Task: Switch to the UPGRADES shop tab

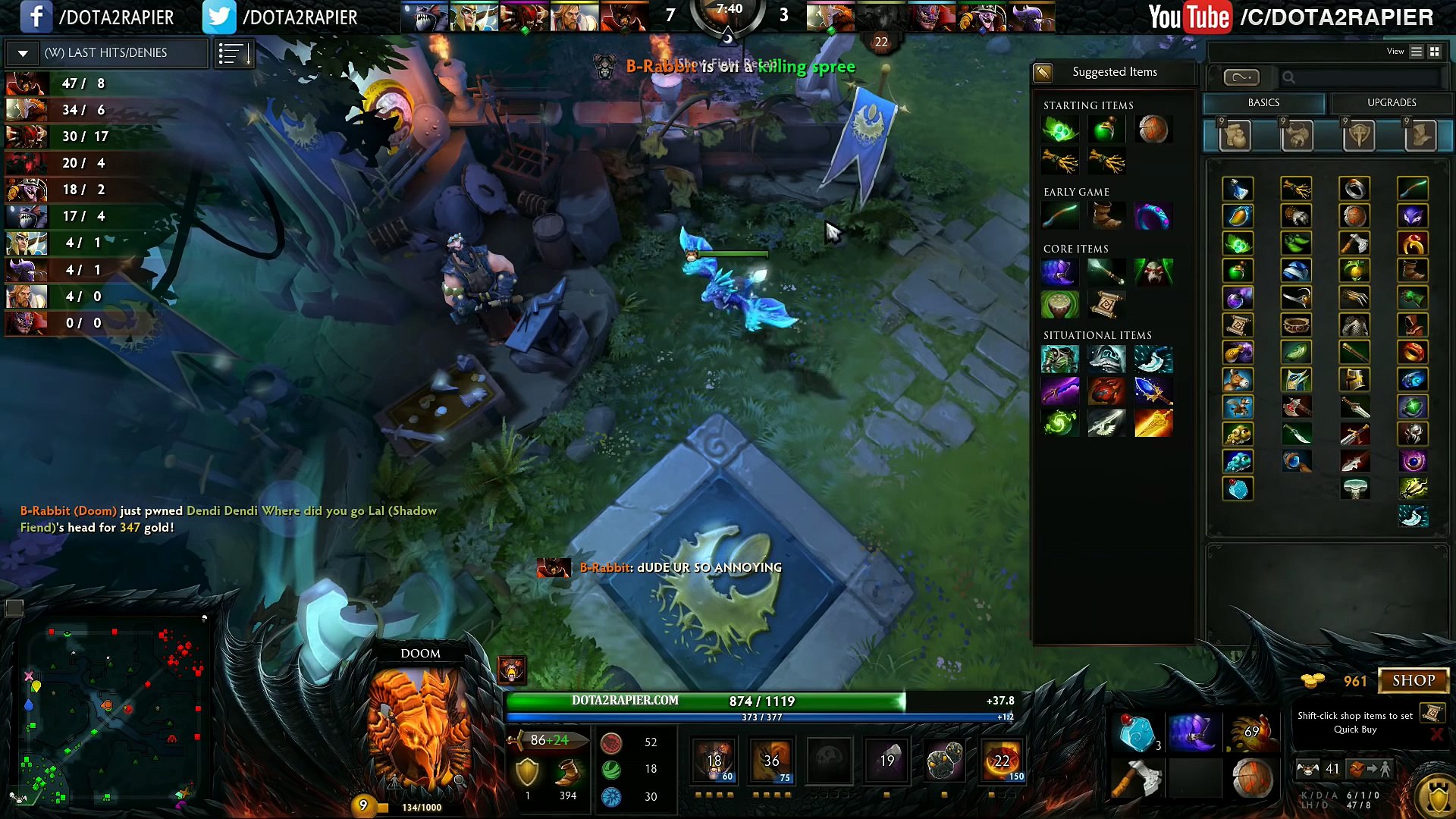Action: pyautogui.click(x=1391, y=102)
